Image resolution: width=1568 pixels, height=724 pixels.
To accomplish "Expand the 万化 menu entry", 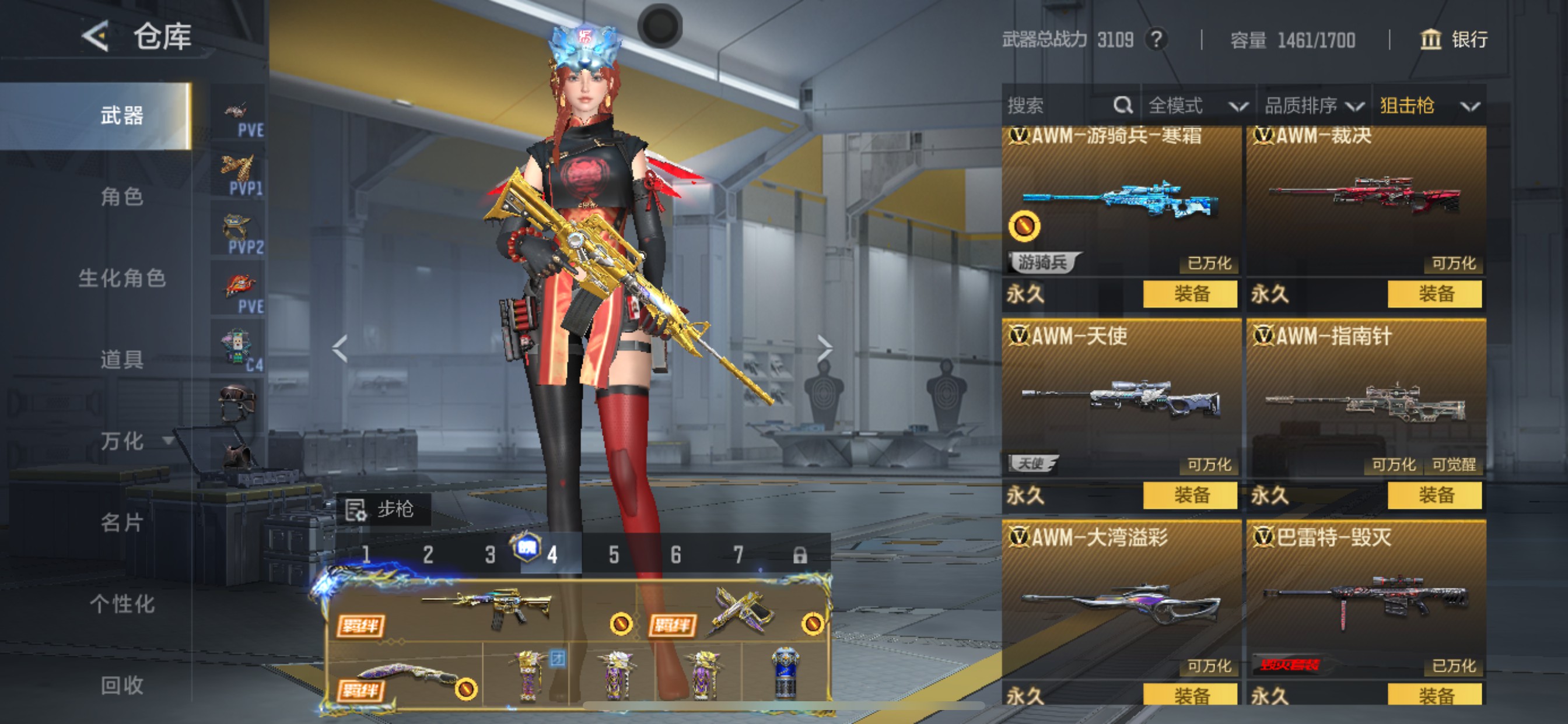I will coord(135,441).
